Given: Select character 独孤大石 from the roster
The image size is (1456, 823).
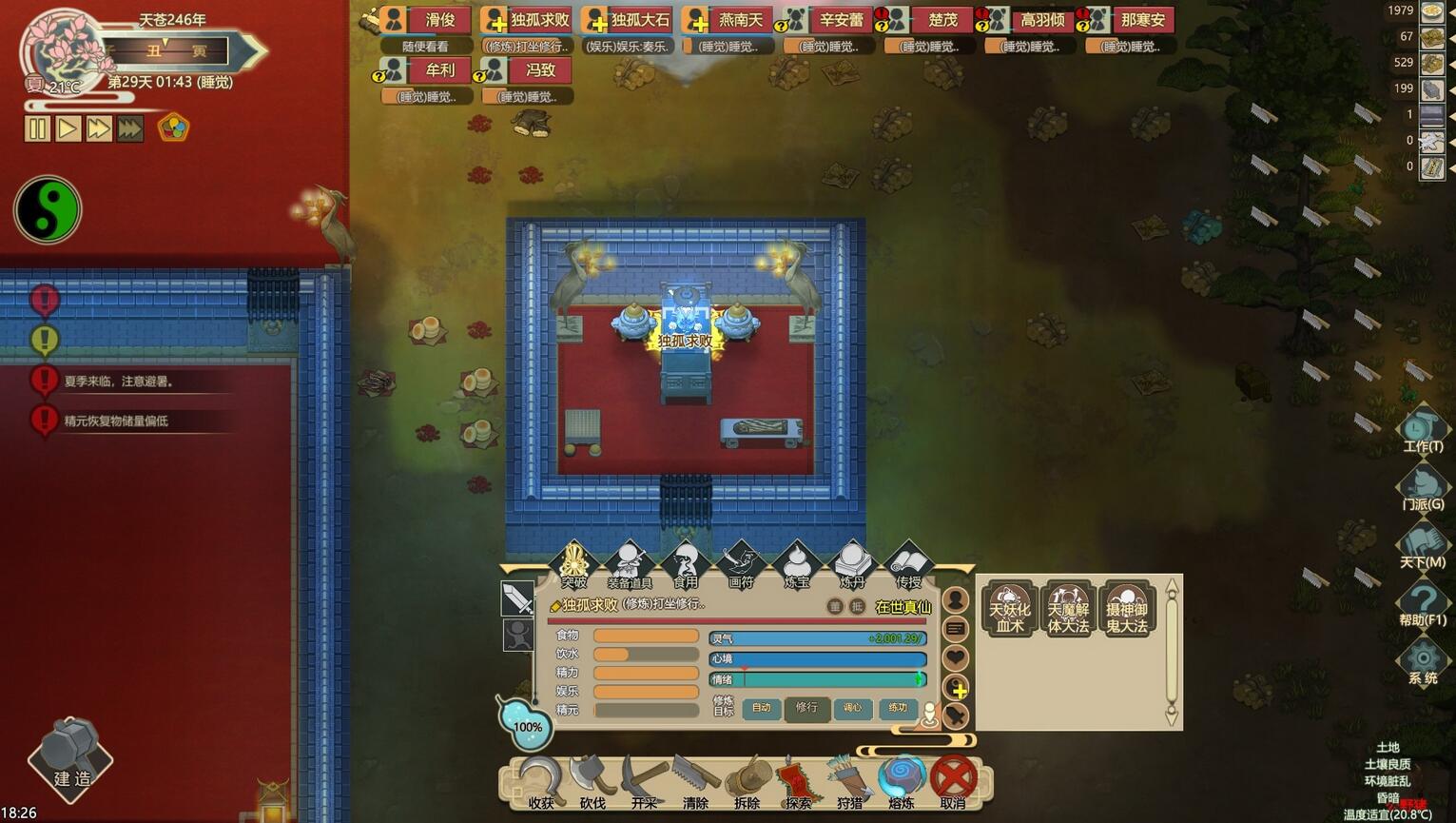Looking at the screenshot, I should 629,20.
